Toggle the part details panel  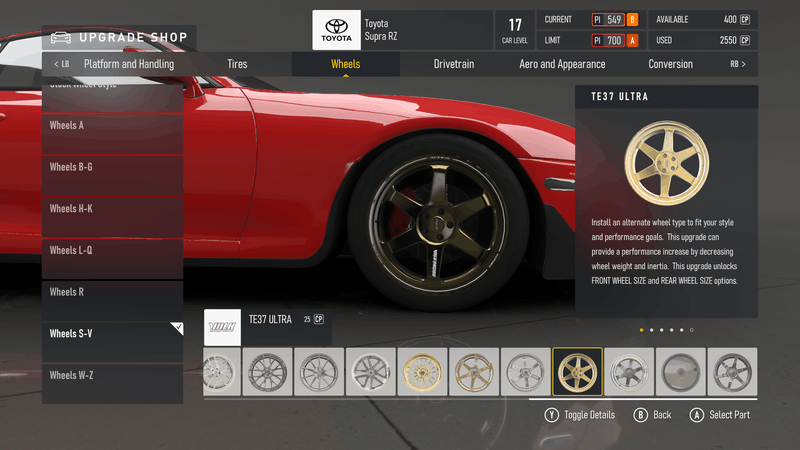tap(580, 414)
